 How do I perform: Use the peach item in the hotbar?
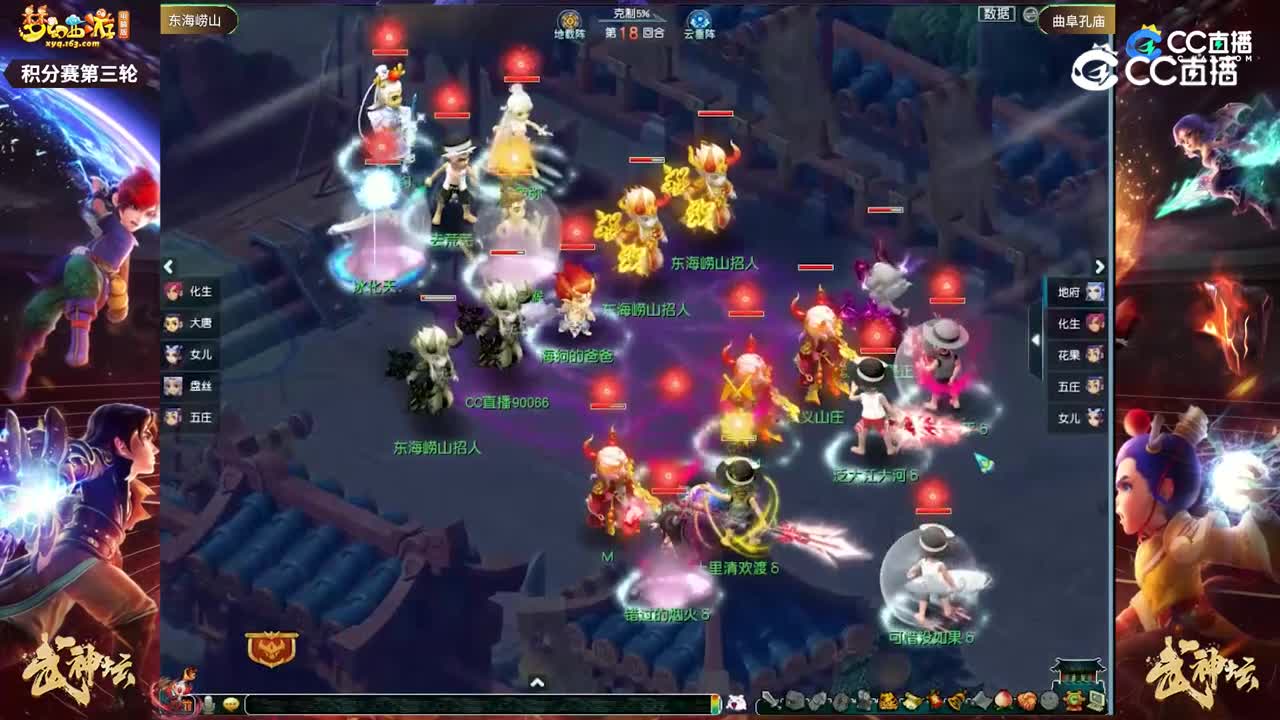[x=1002, y=700]
